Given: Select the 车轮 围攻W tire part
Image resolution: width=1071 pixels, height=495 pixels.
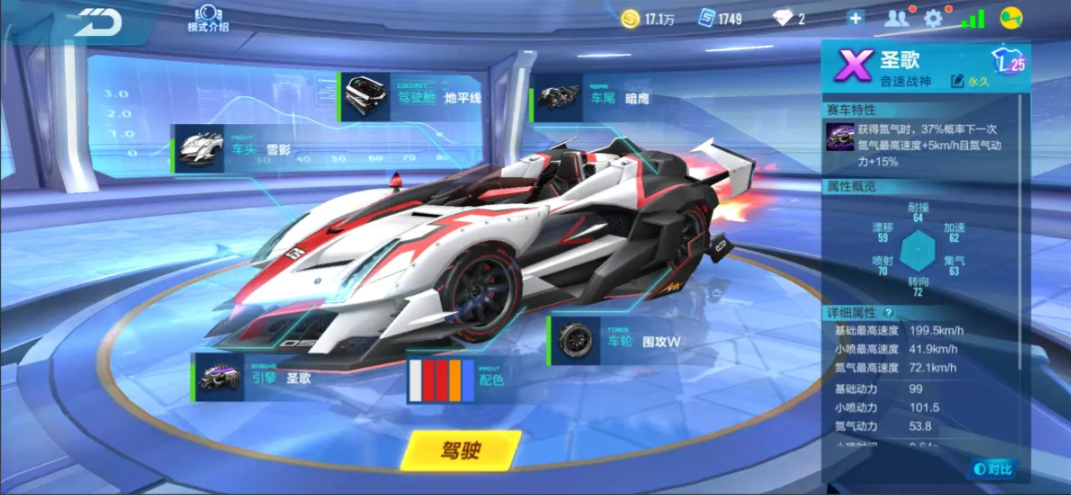Looking at the screenshot, I should point(620,341).
